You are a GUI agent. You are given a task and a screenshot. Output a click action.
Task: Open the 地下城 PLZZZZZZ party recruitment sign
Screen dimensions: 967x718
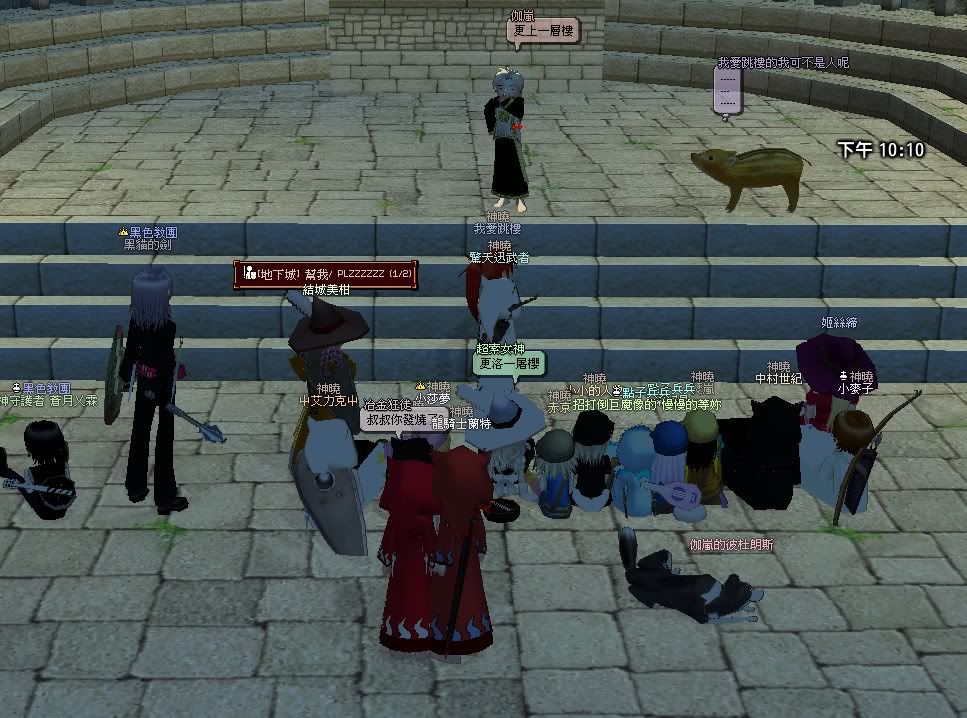pyautogui.click(x=323, y=274)
